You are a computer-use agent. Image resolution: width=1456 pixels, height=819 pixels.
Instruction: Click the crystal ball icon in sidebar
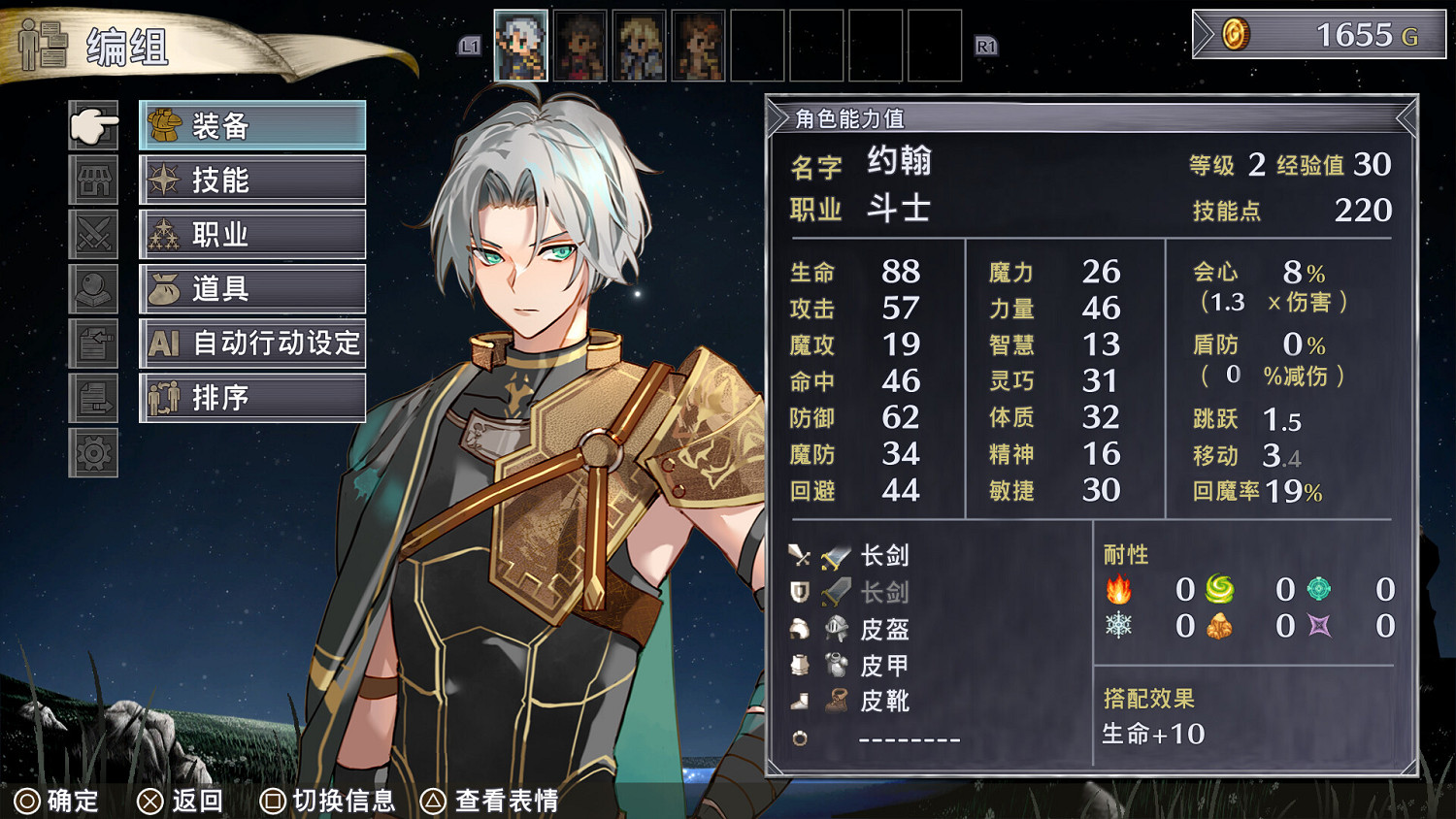[94, 288]
